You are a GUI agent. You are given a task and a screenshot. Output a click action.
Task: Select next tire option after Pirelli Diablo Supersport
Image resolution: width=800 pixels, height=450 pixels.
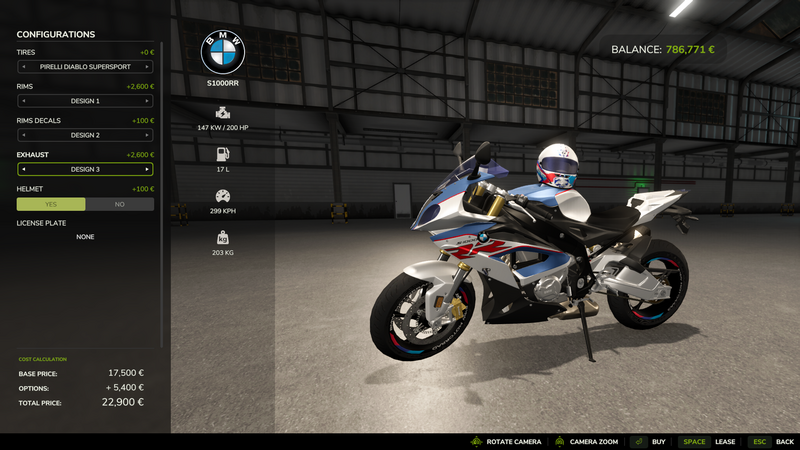point(147,67)
